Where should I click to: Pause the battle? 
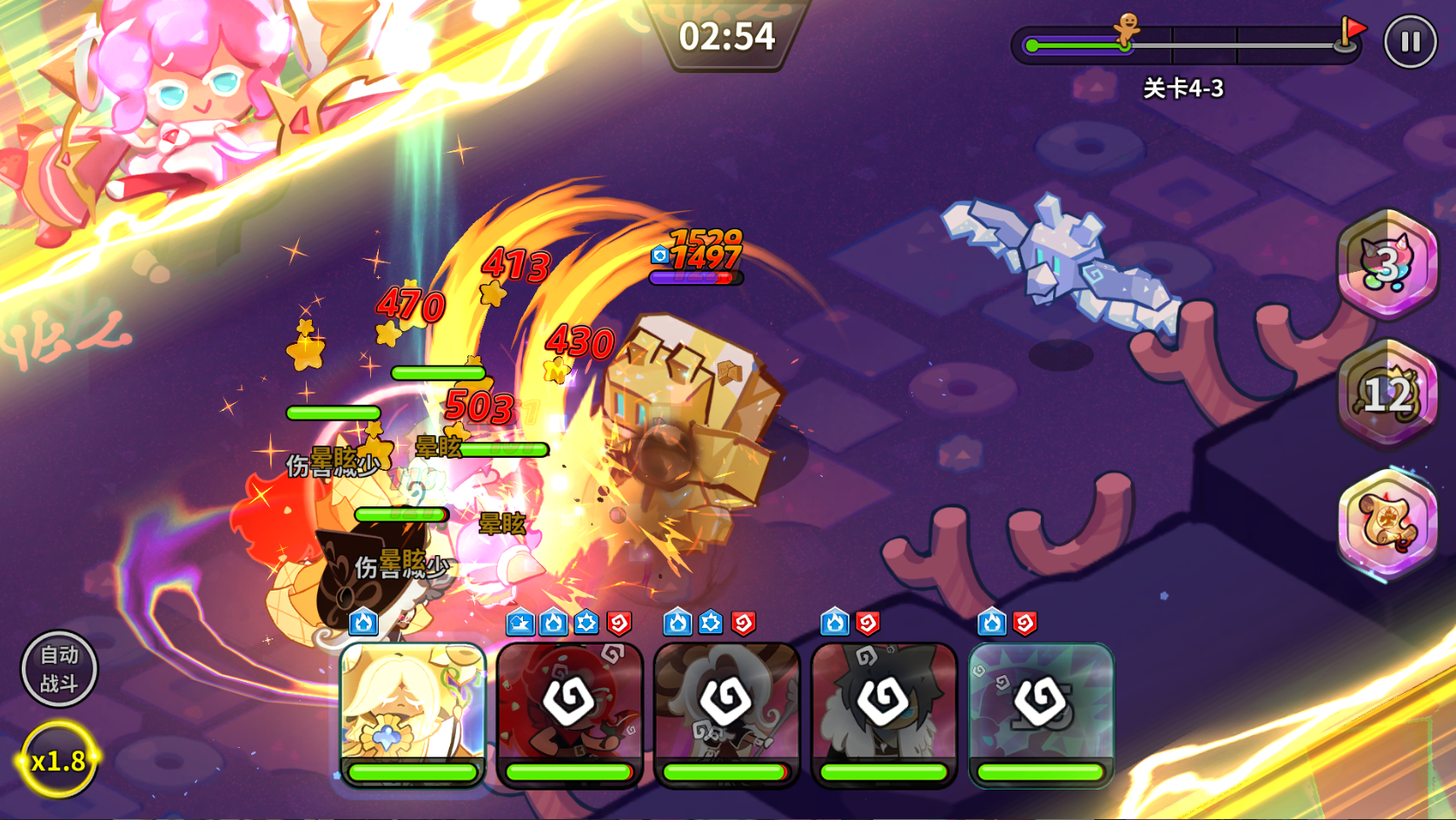tap(1409, 42)
